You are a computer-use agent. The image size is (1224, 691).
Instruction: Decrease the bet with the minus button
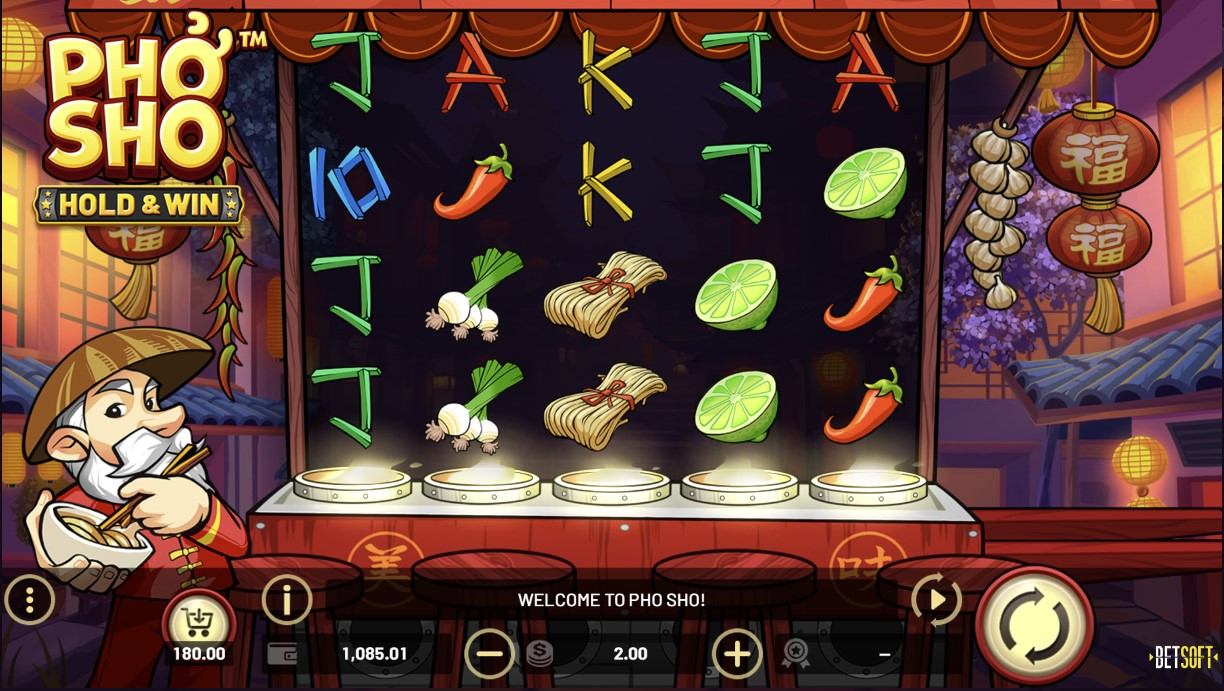click(490, 654)
